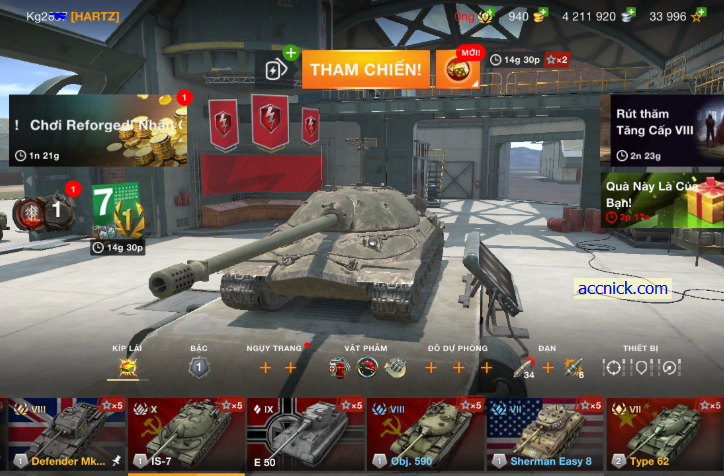Select the Type 62 tank card
The image size is (724, 476).
[x=664, y=434]
